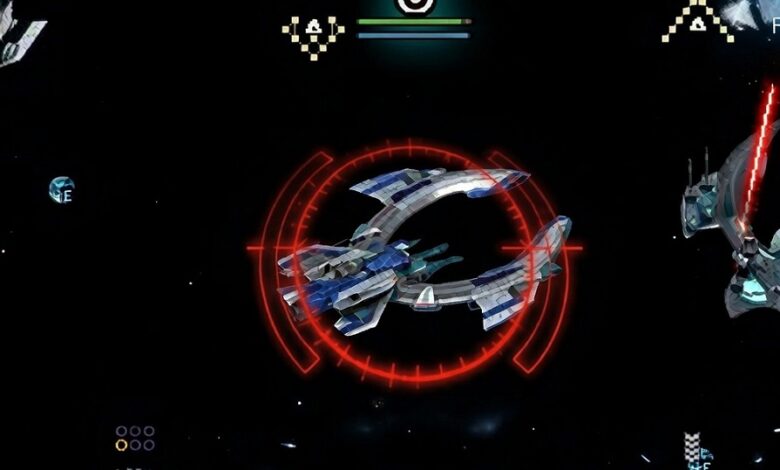Click the diamond-shaped fleet formation icon
The image size is (780, 470).
[313, 35]
